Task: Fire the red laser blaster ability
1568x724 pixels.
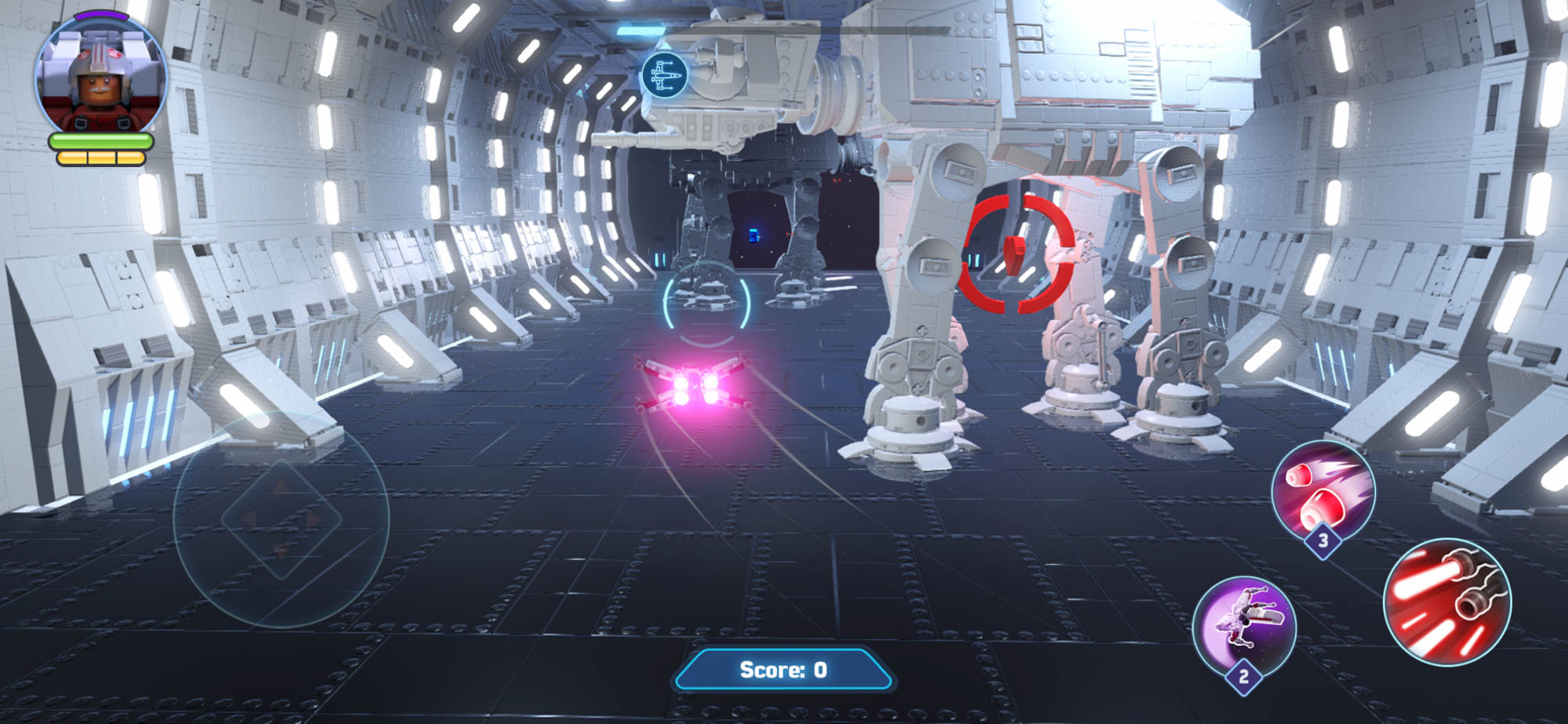Action: click(1446, 602)
